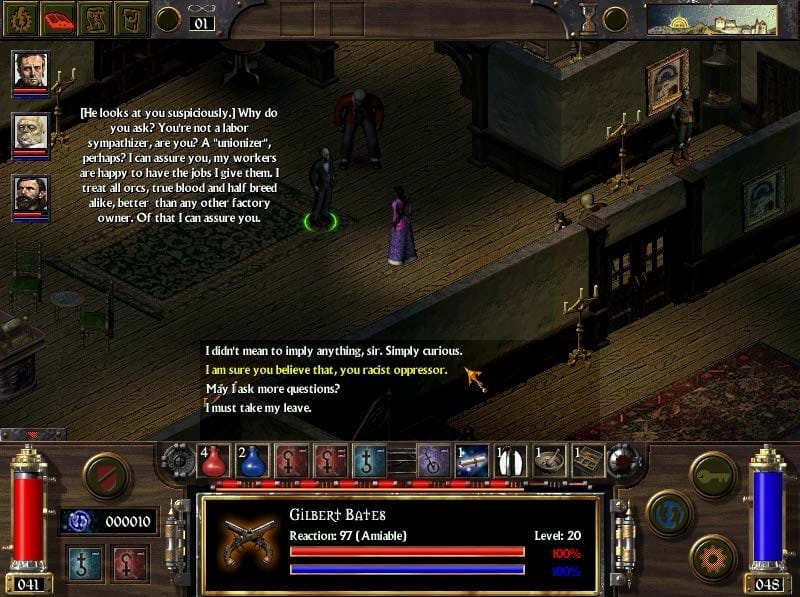Screen dimensions: 800x597
Task: Open the red book logbook button
Action: (x=59, y=17)
